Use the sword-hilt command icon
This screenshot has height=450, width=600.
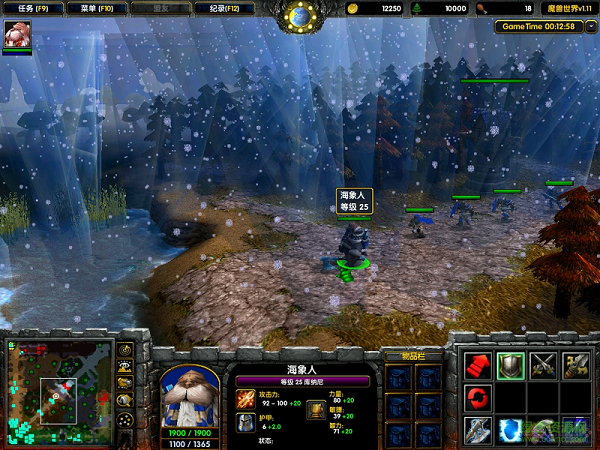point(577,365)
